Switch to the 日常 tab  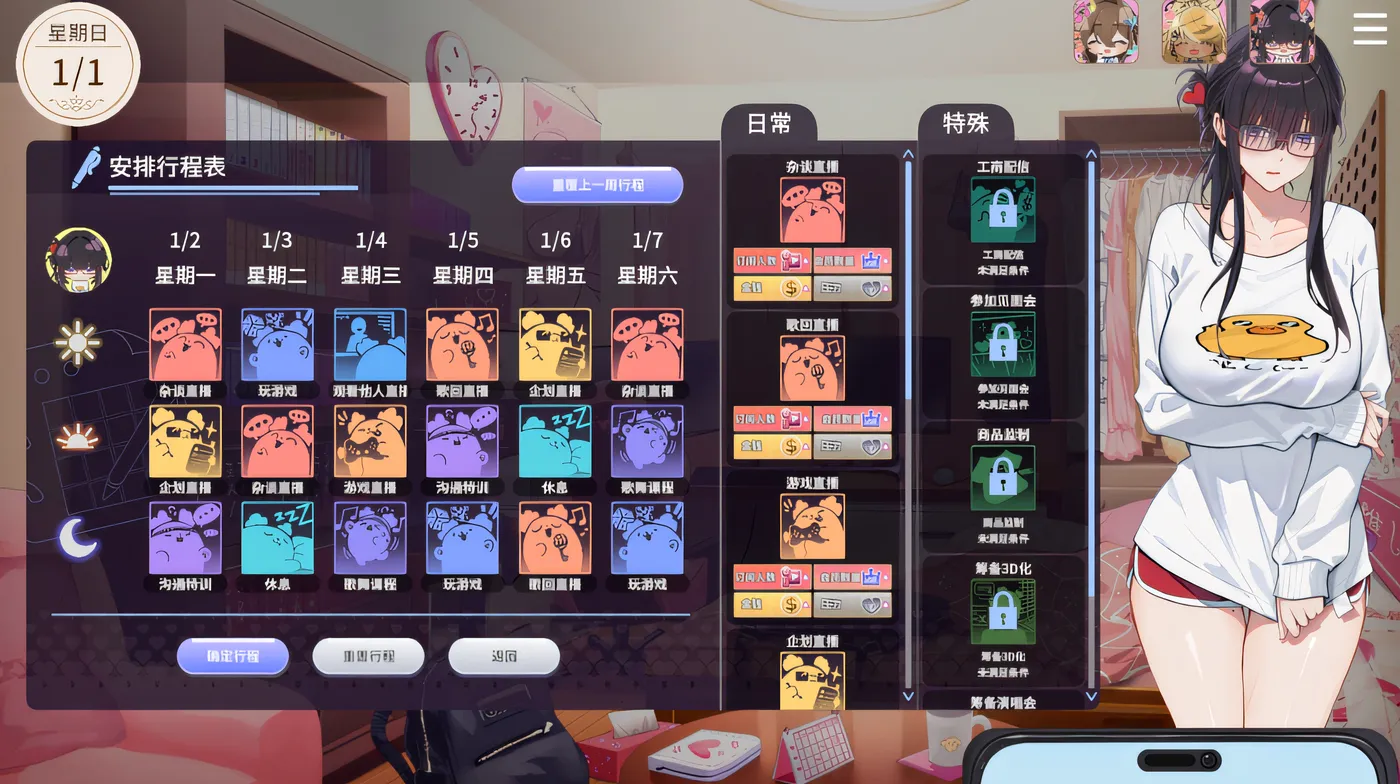pos(771,124)
